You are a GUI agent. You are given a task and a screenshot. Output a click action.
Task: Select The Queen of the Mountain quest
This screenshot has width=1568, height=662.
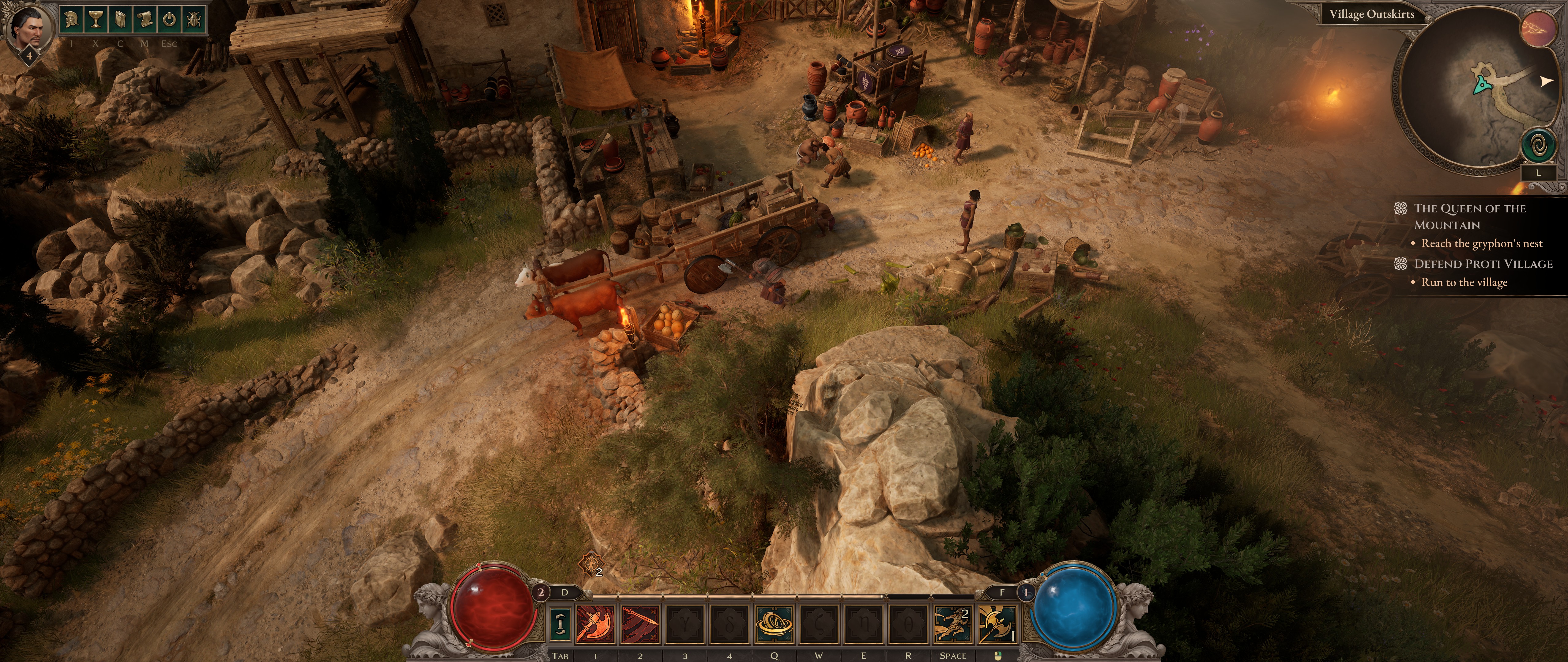pos(1469,216)
